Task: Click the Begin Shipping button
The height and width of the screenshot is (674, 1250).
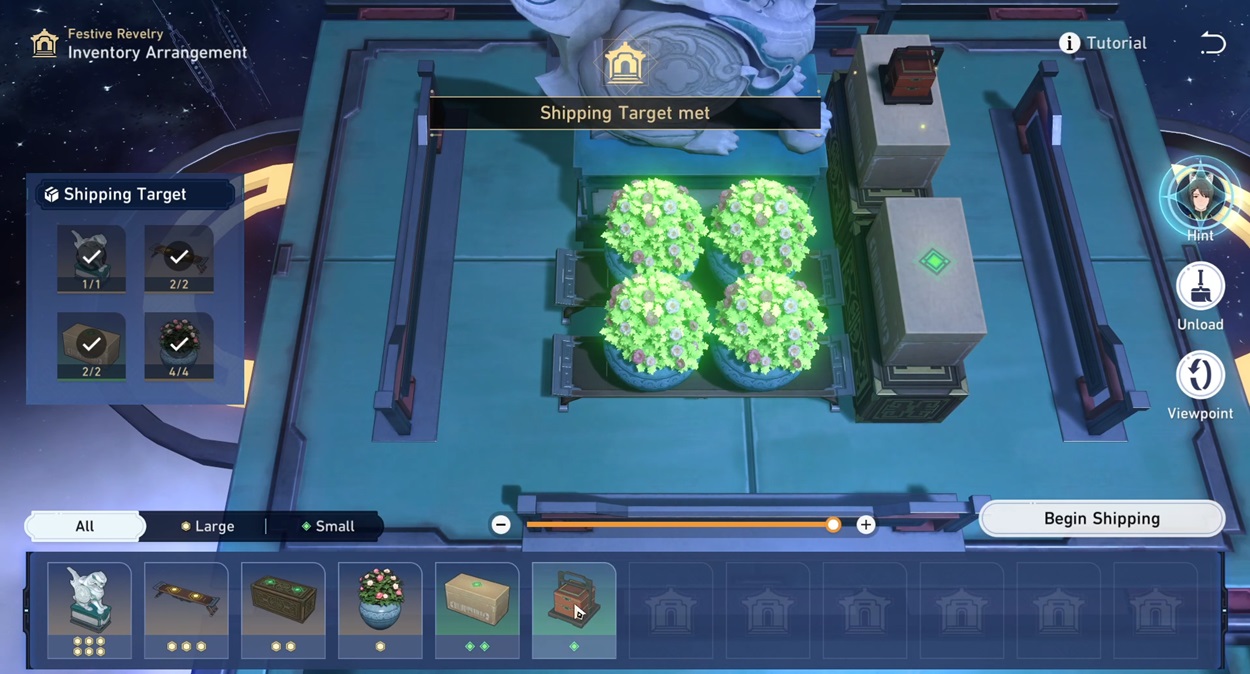Action: click(x=1101, y=519)
